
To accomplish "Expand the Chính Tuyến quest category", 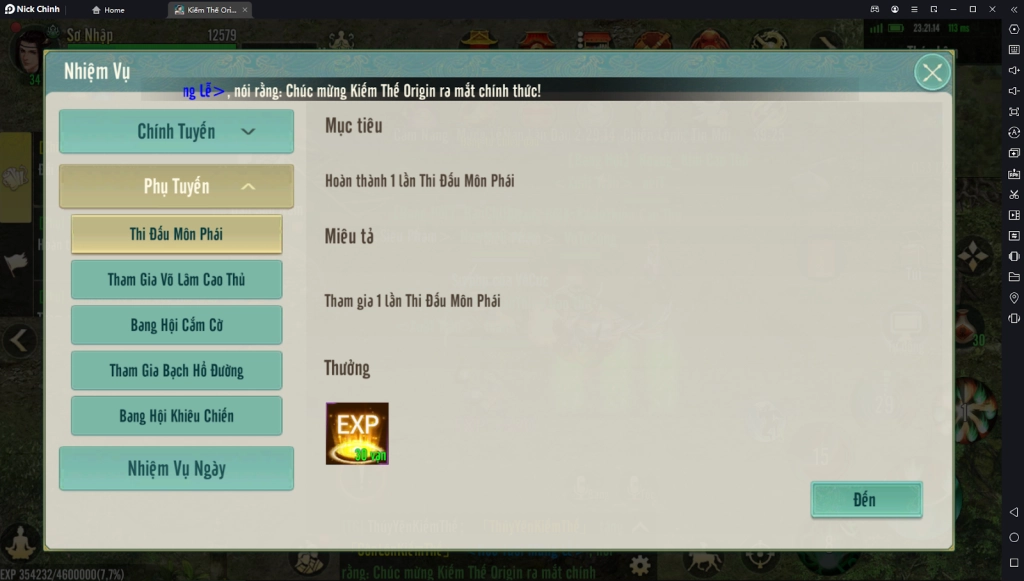I will coord(176,132).
